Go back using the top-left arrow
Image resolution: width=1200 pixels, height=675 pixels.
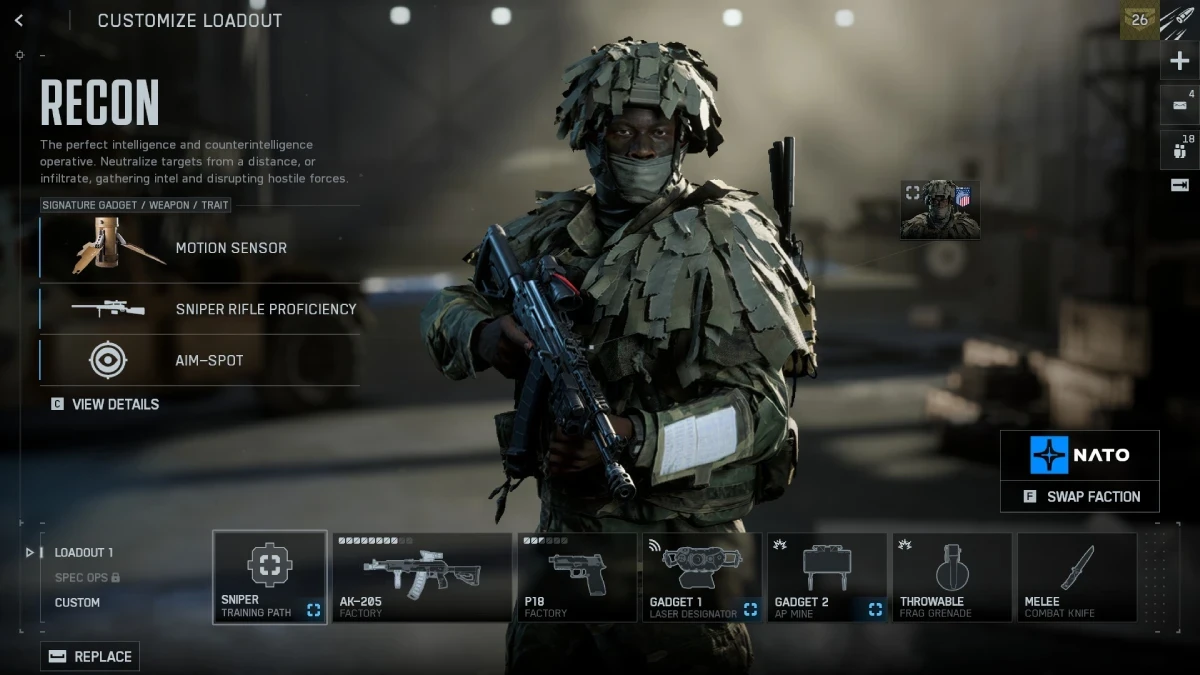pos(19,21)
